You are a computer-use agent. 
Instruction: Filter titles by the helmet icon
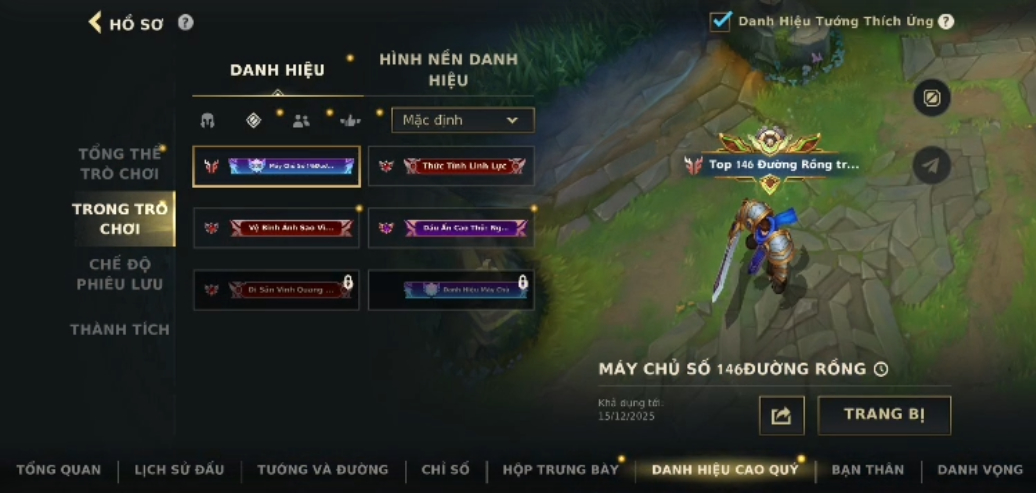click(208, 121)
